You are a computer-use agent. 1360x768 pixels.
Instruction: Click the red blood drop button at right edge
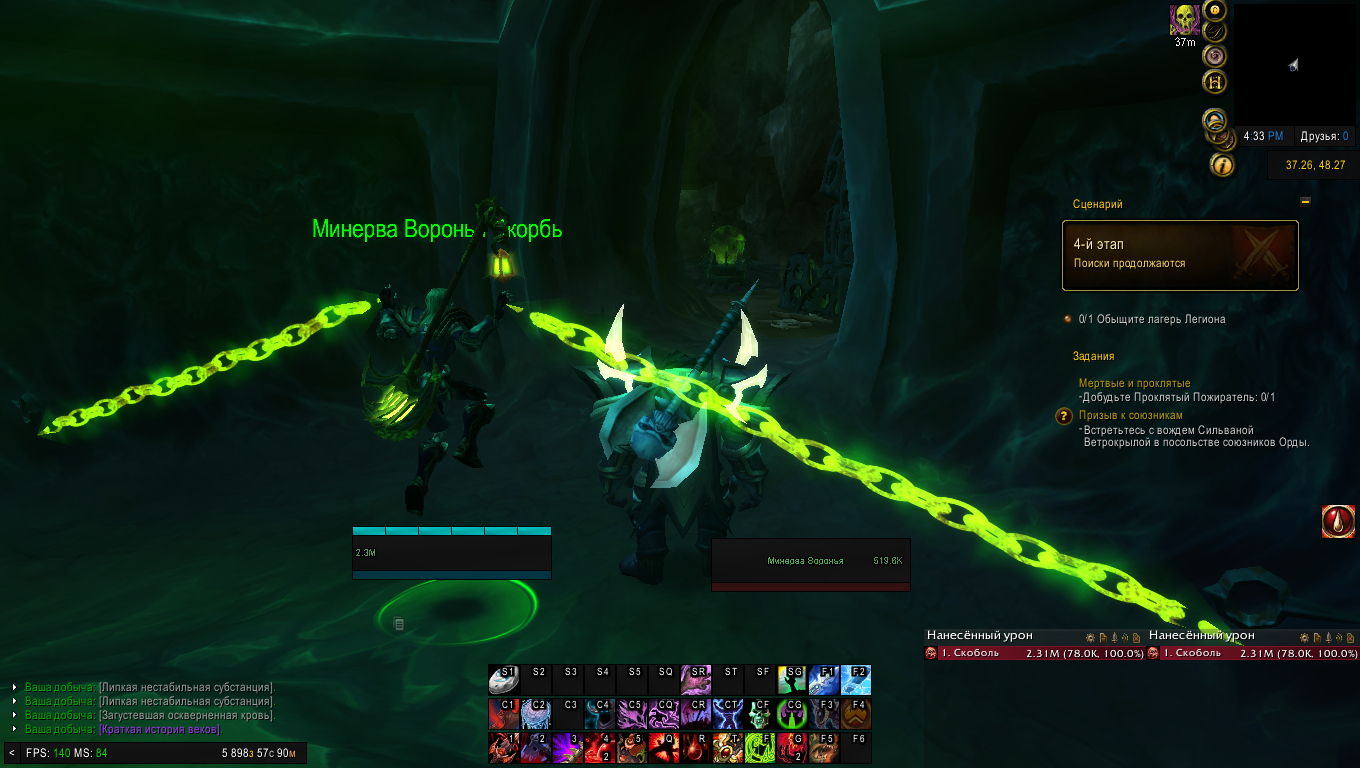(1338, 521)
